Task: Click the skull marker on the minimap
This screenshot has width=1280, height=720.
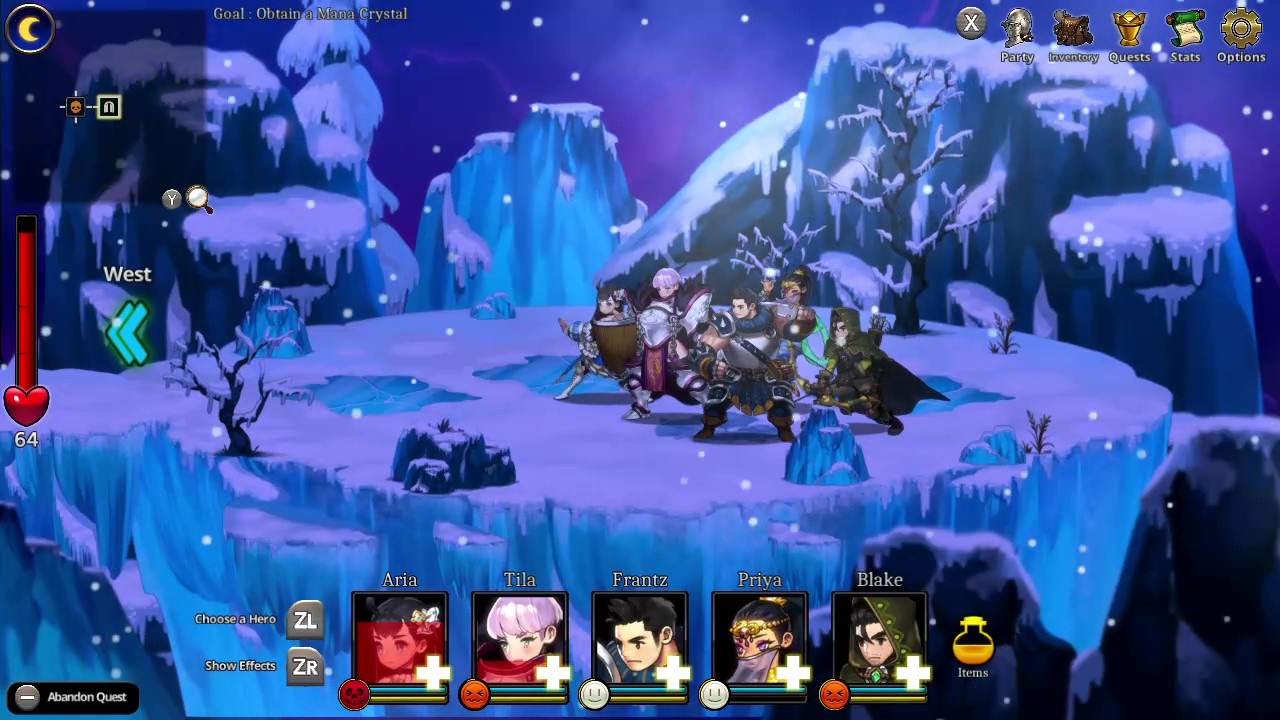Action: point(75,107)
